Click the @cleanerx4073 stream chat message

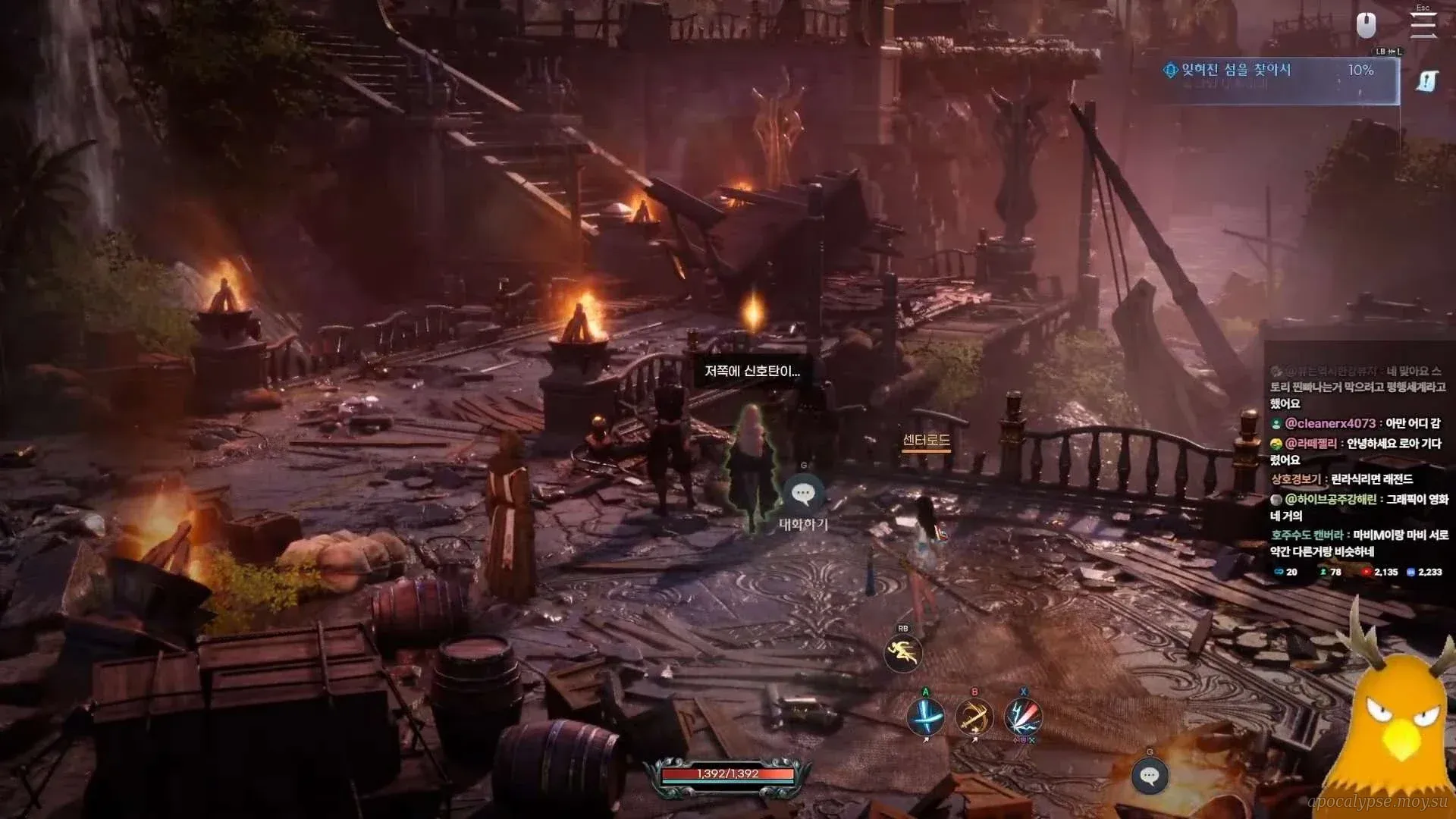(x=1357, y=423)
